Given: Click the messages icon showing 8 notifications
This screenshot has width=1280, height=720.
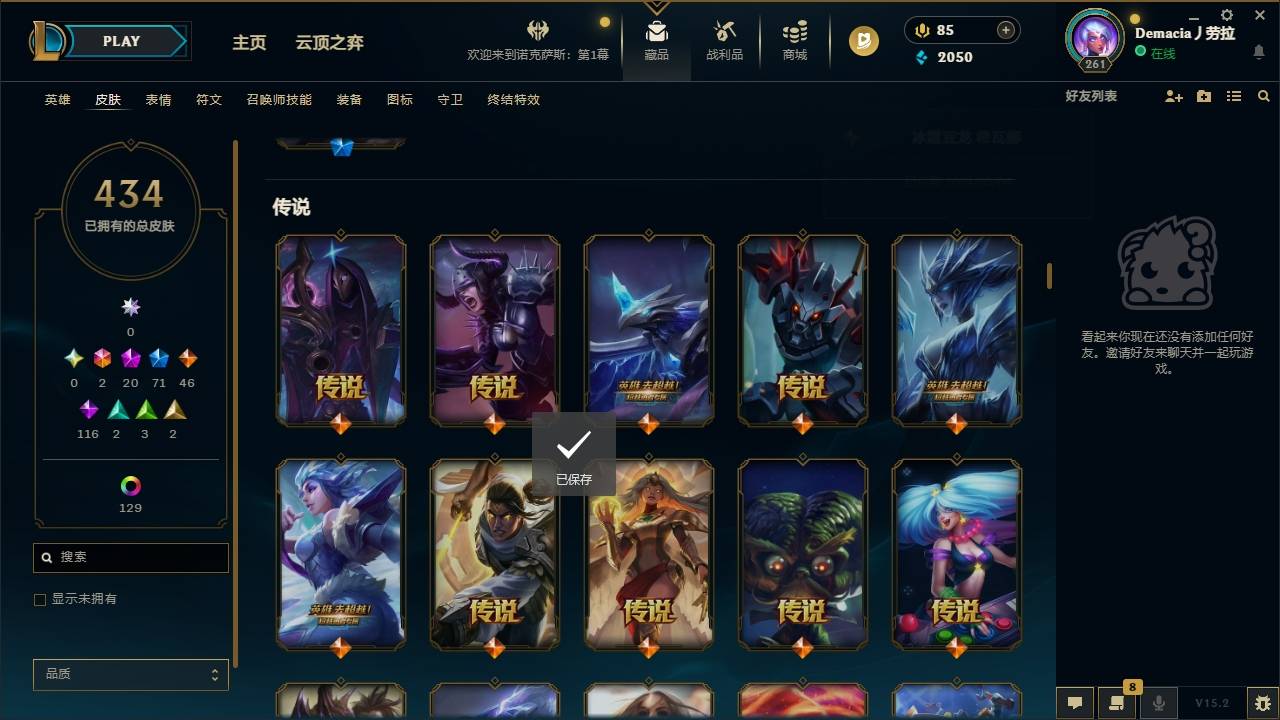Looking at the screenshot, I should 1117,703.
